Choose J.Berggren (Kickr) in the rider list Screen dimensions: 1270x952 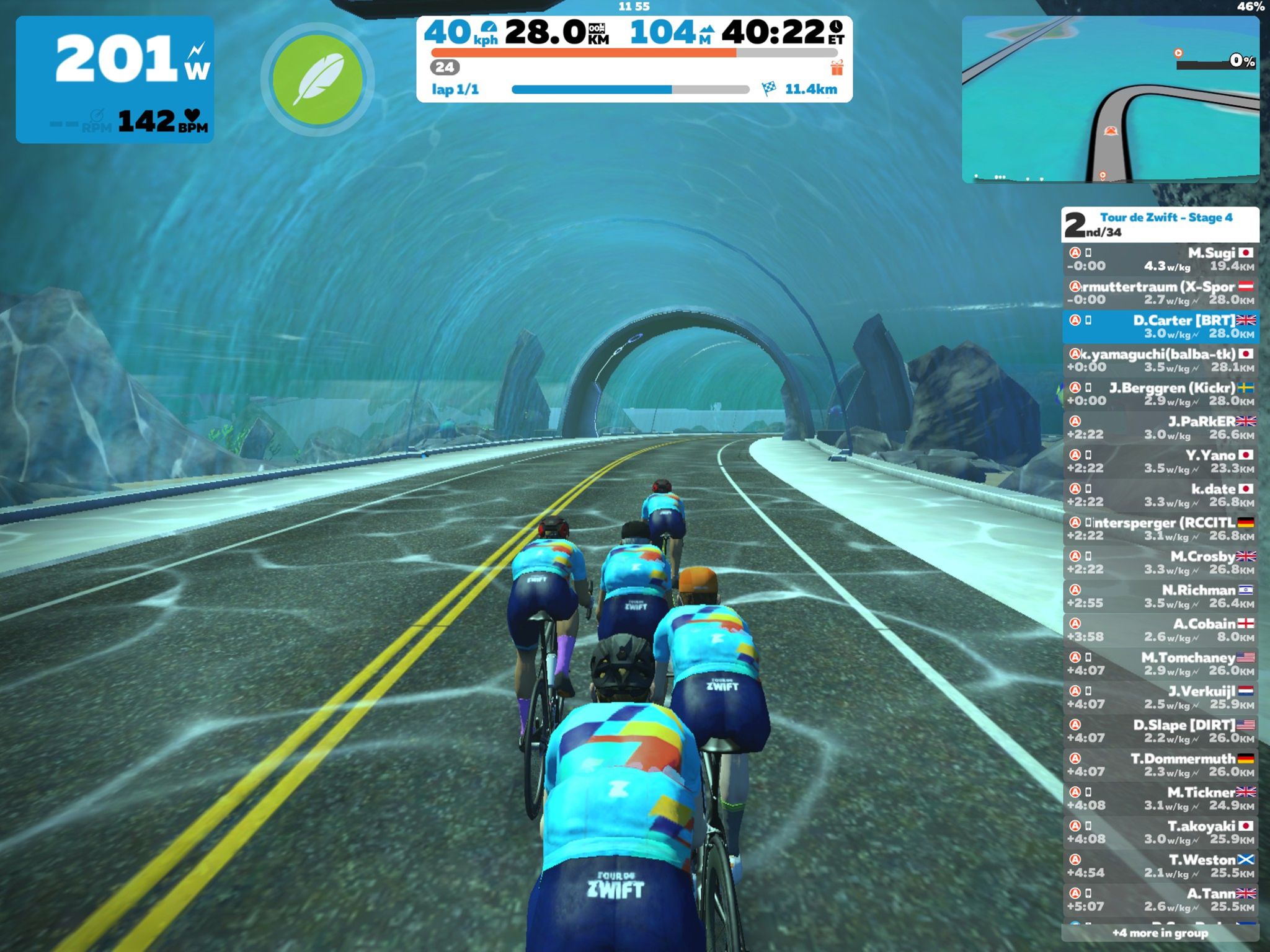pyautogui.click(x=1160, y=394)
